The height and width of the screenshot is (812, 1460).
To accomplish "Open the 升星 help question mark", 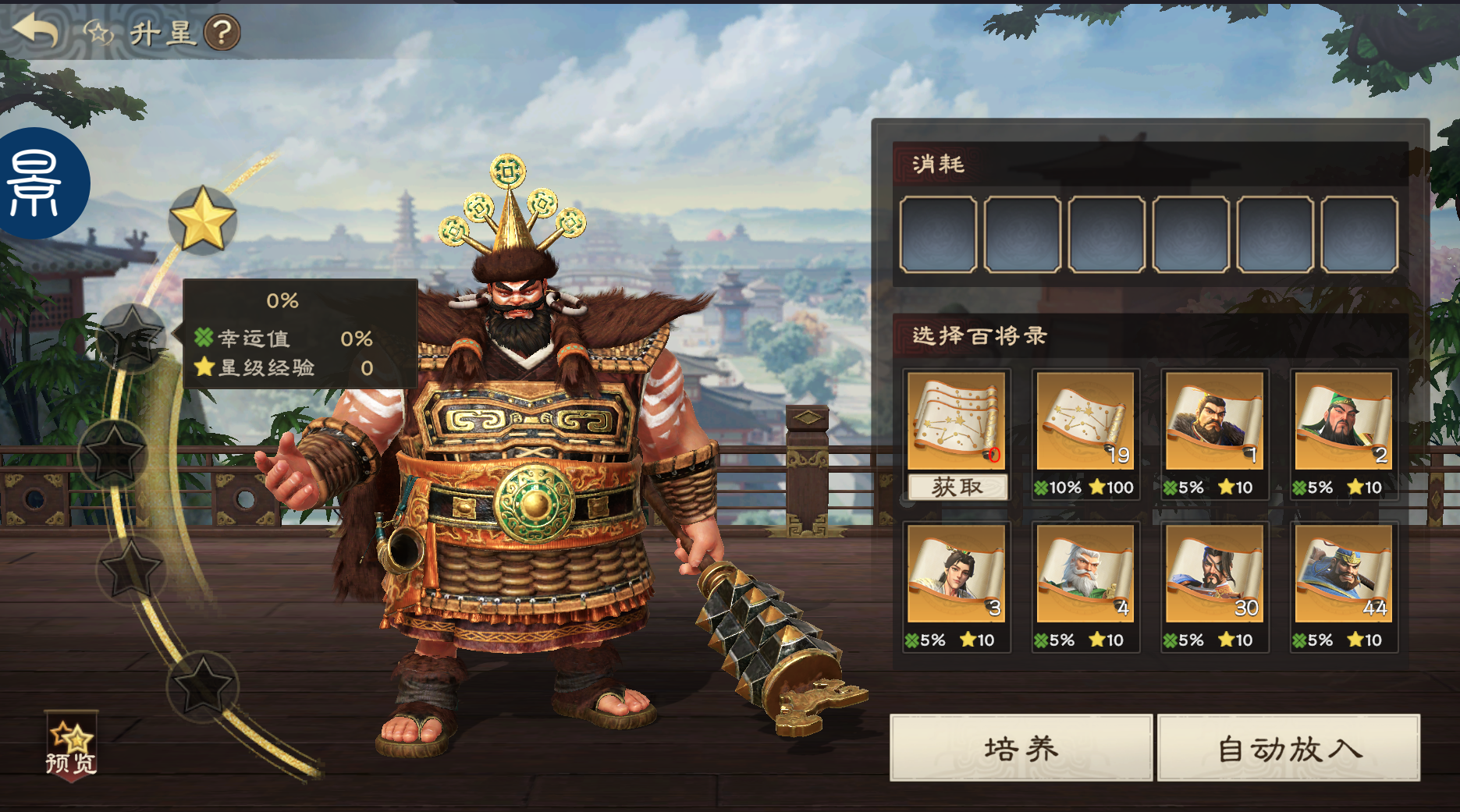I will click(x=222, y=33).
